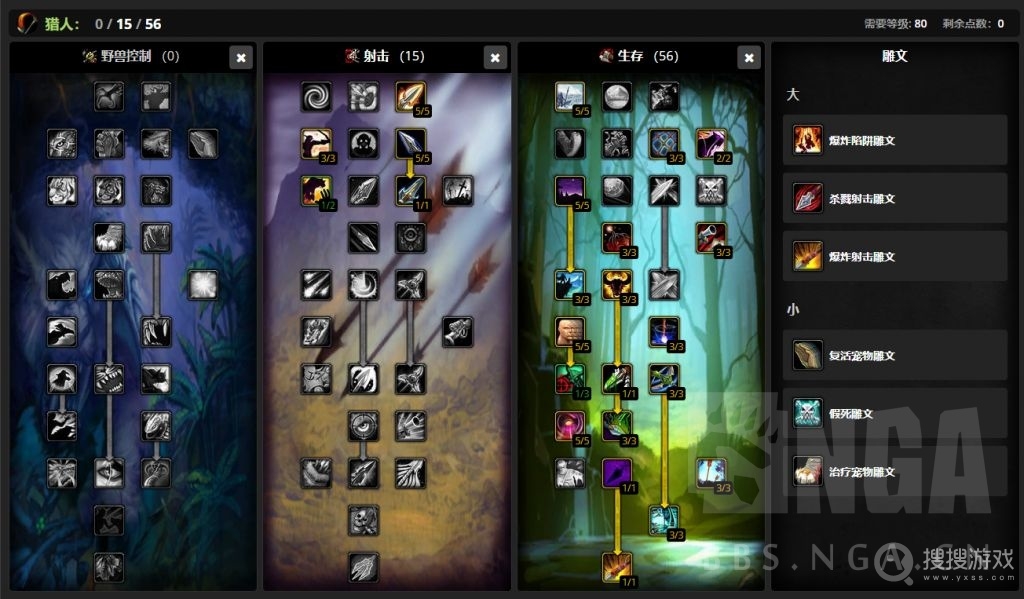The height and width of the screenshot is (599, 1024).
Task: Select the 爆炸陷阱雕文 major glyph
Action: (x=895, y=140)
